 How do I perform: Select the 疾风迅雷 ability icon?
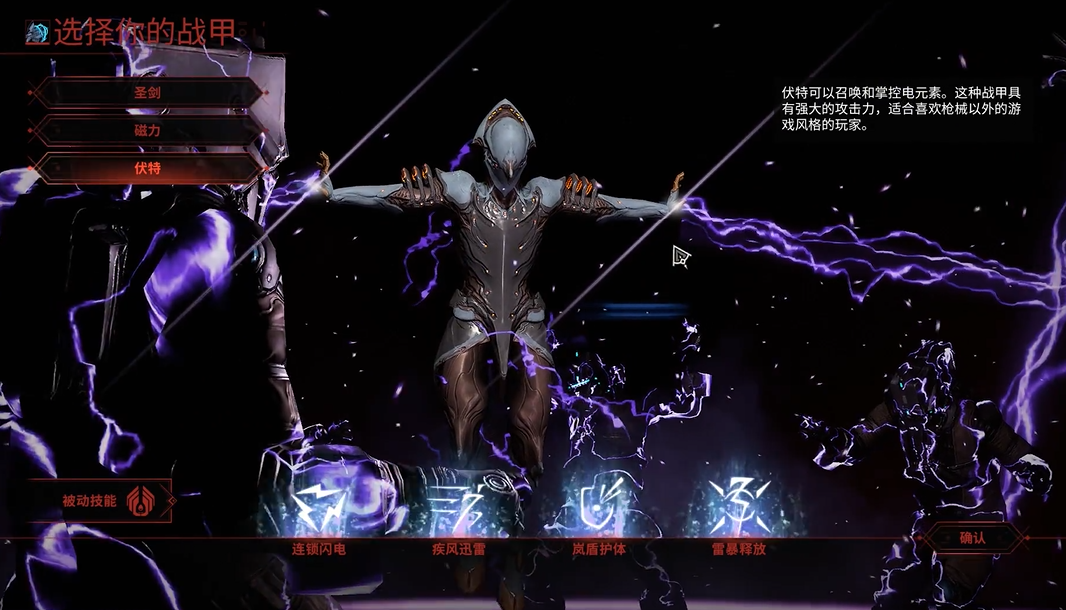pyautogui.click(x=458, y=509)
